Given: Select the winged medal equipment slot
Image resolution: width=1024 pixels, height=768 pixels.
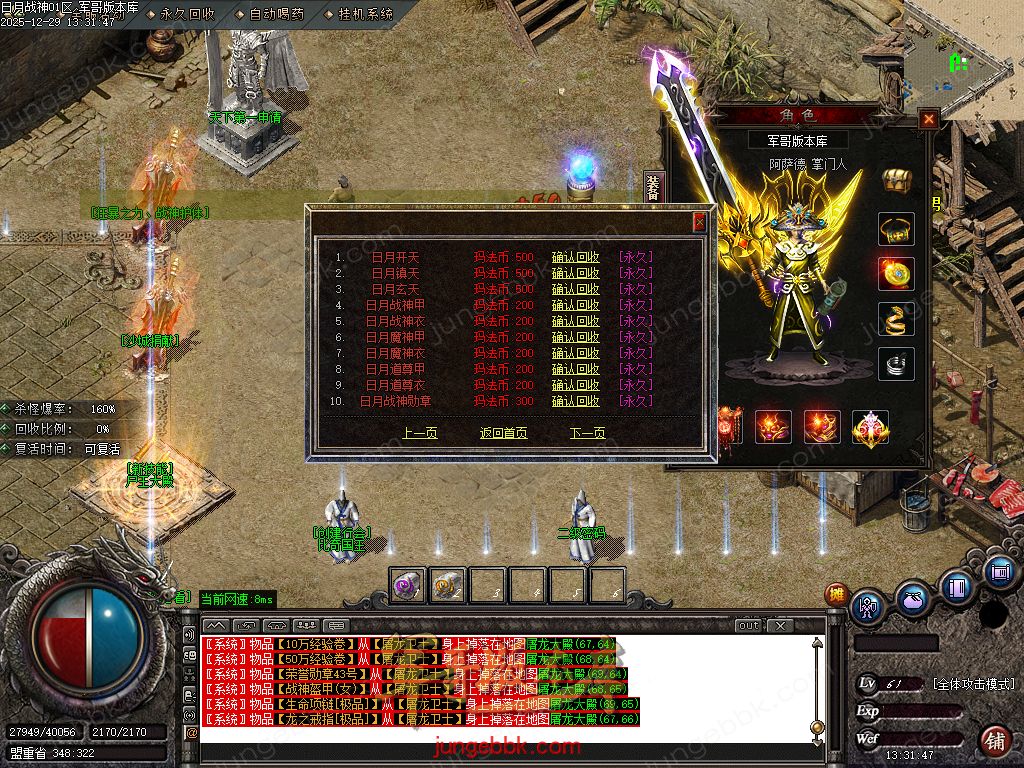Looking at the screenshot, I should 870,427.
